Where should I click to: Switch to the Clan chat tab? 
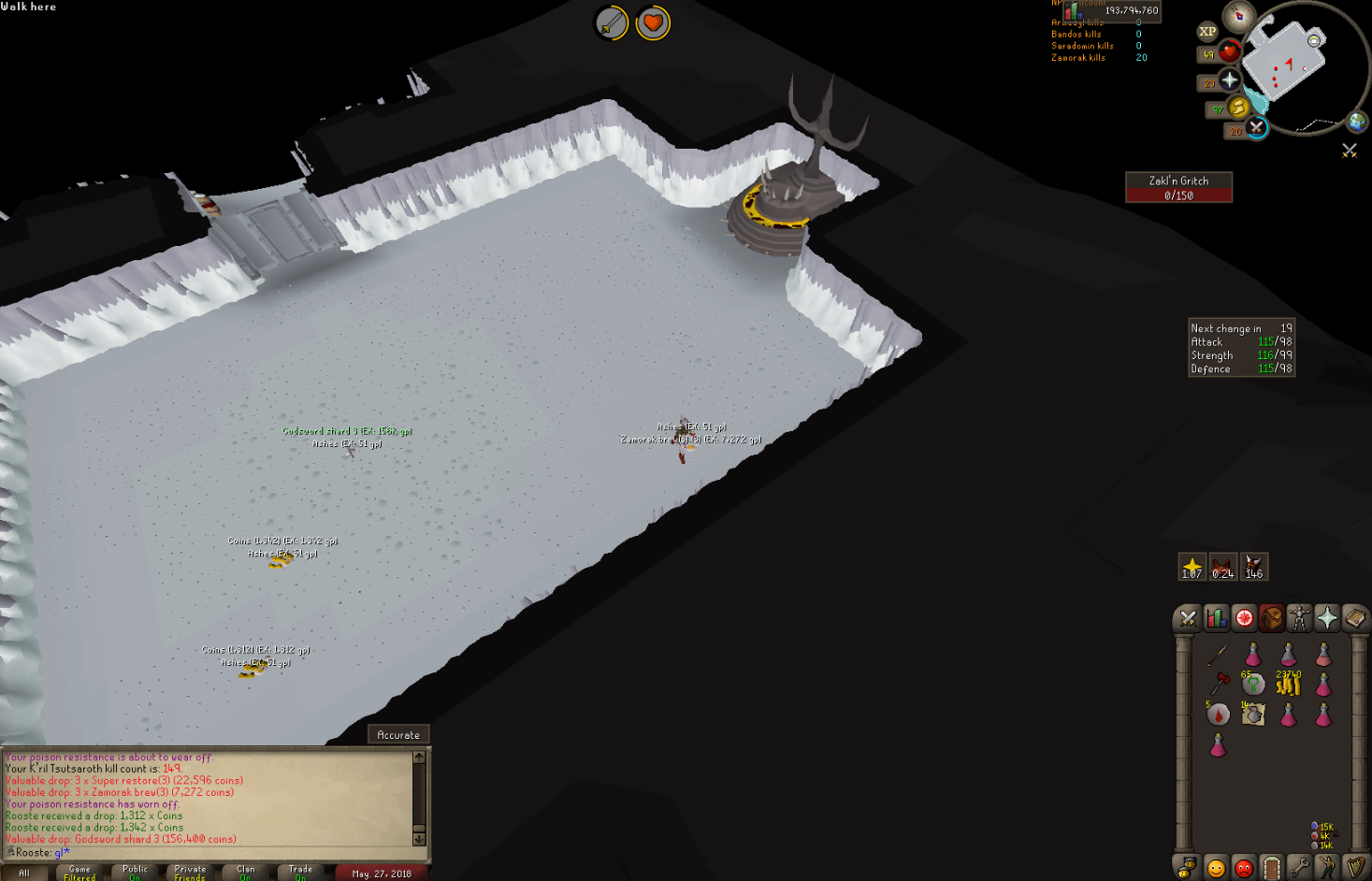244,871
